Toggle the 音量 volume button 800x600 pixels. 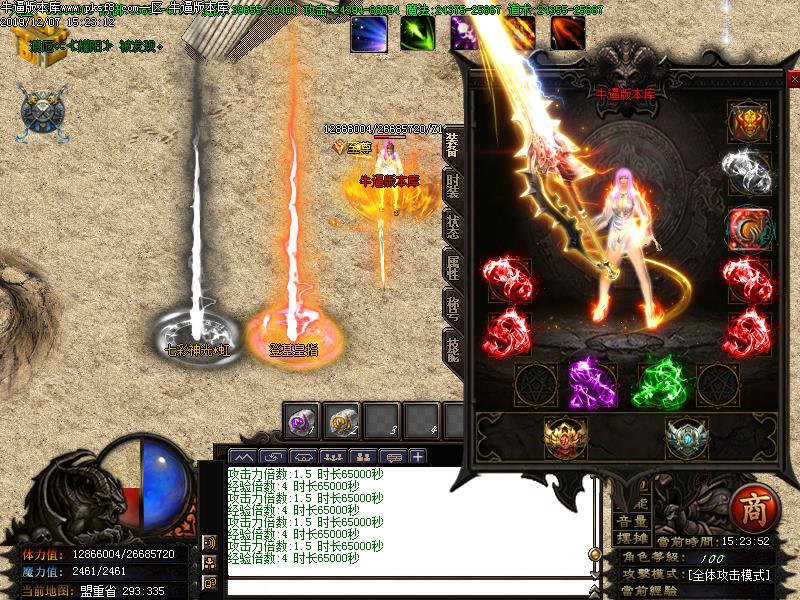pyautogui.click(x=631, y=521)
